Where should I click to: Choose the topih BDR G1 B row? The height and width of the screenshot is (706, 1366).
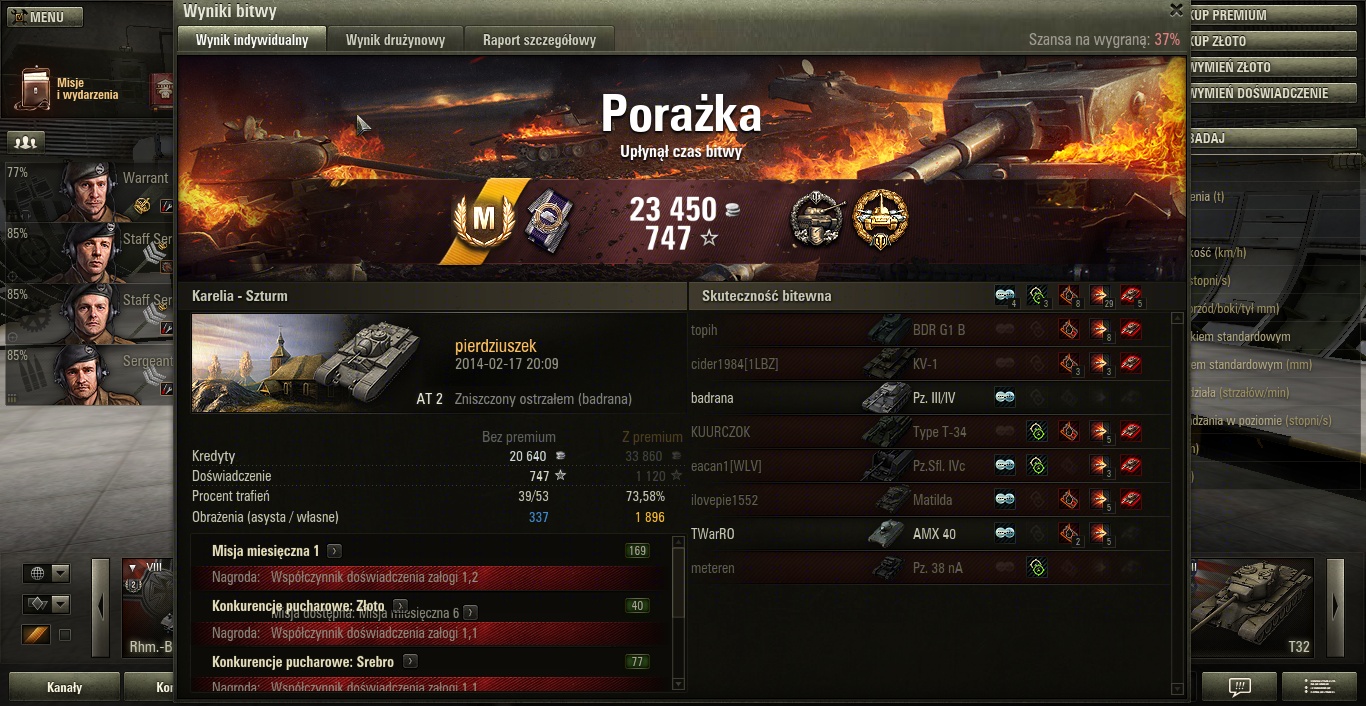pos(930,330)
